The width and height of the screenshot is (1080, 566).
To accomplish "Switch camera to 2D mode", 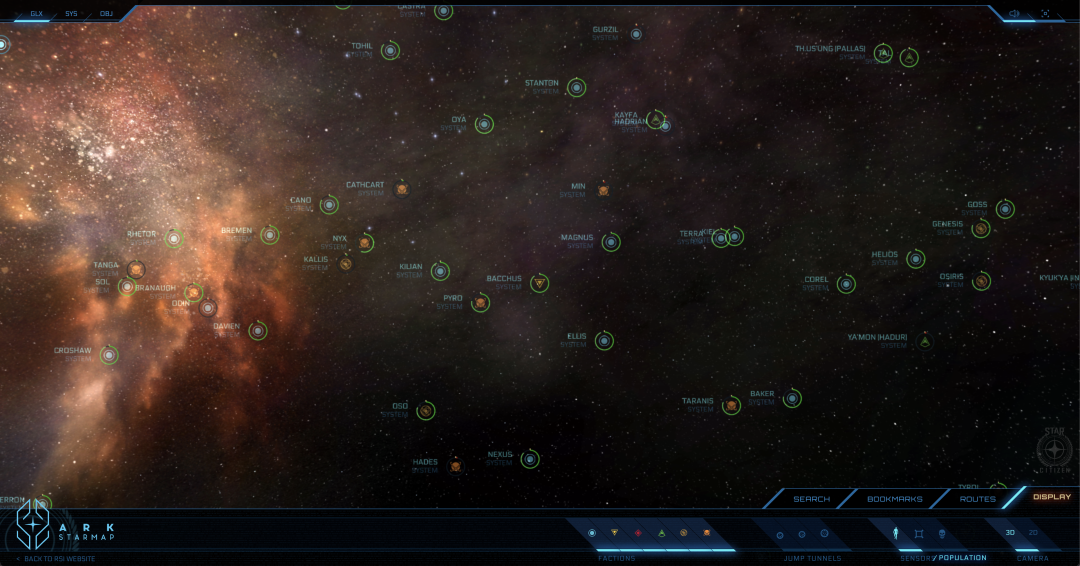I will pos(1033,532).
